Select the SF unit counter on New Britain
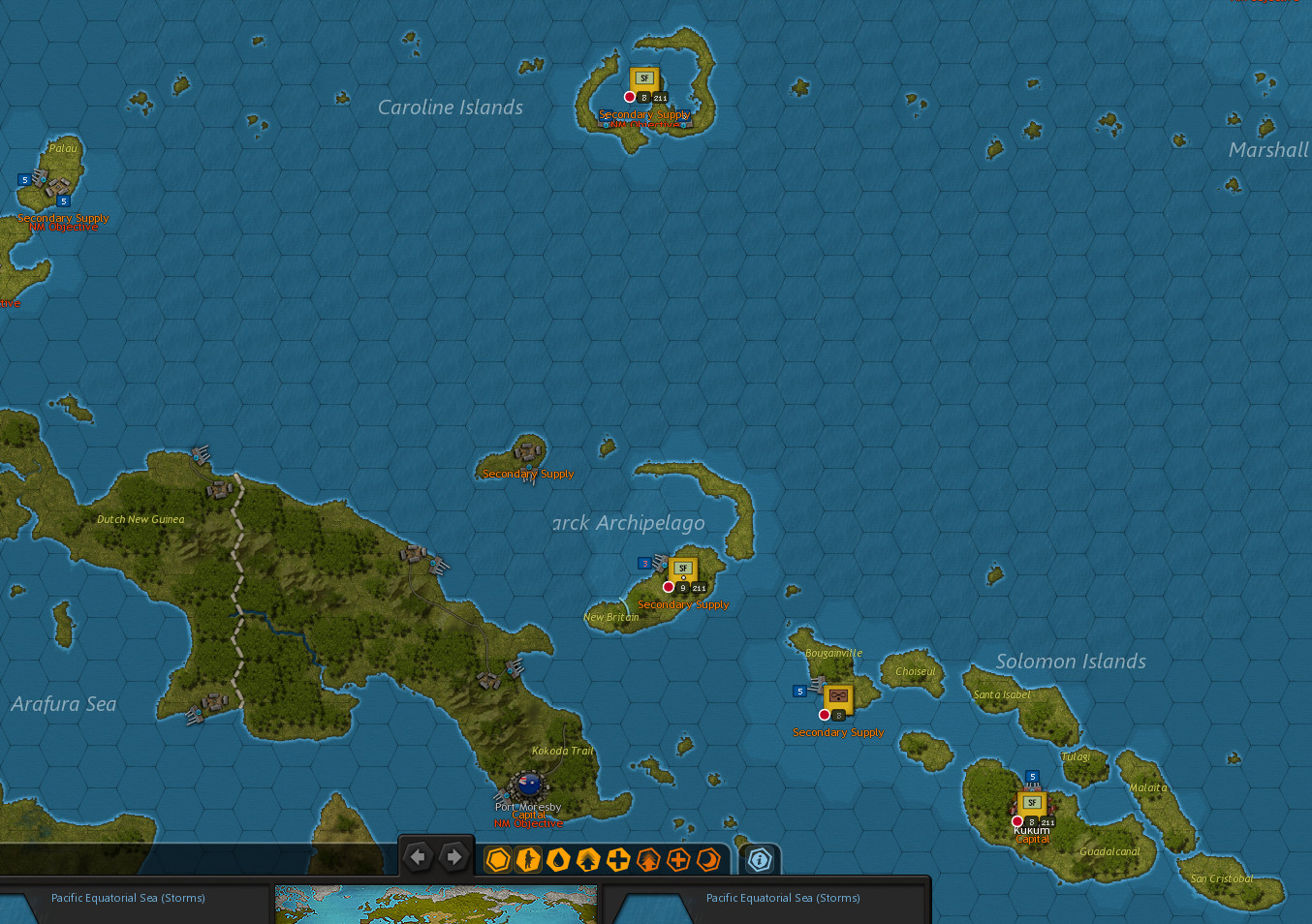Image resolution: width=1312 pixels, height=924 pixels. click(683, 570)
